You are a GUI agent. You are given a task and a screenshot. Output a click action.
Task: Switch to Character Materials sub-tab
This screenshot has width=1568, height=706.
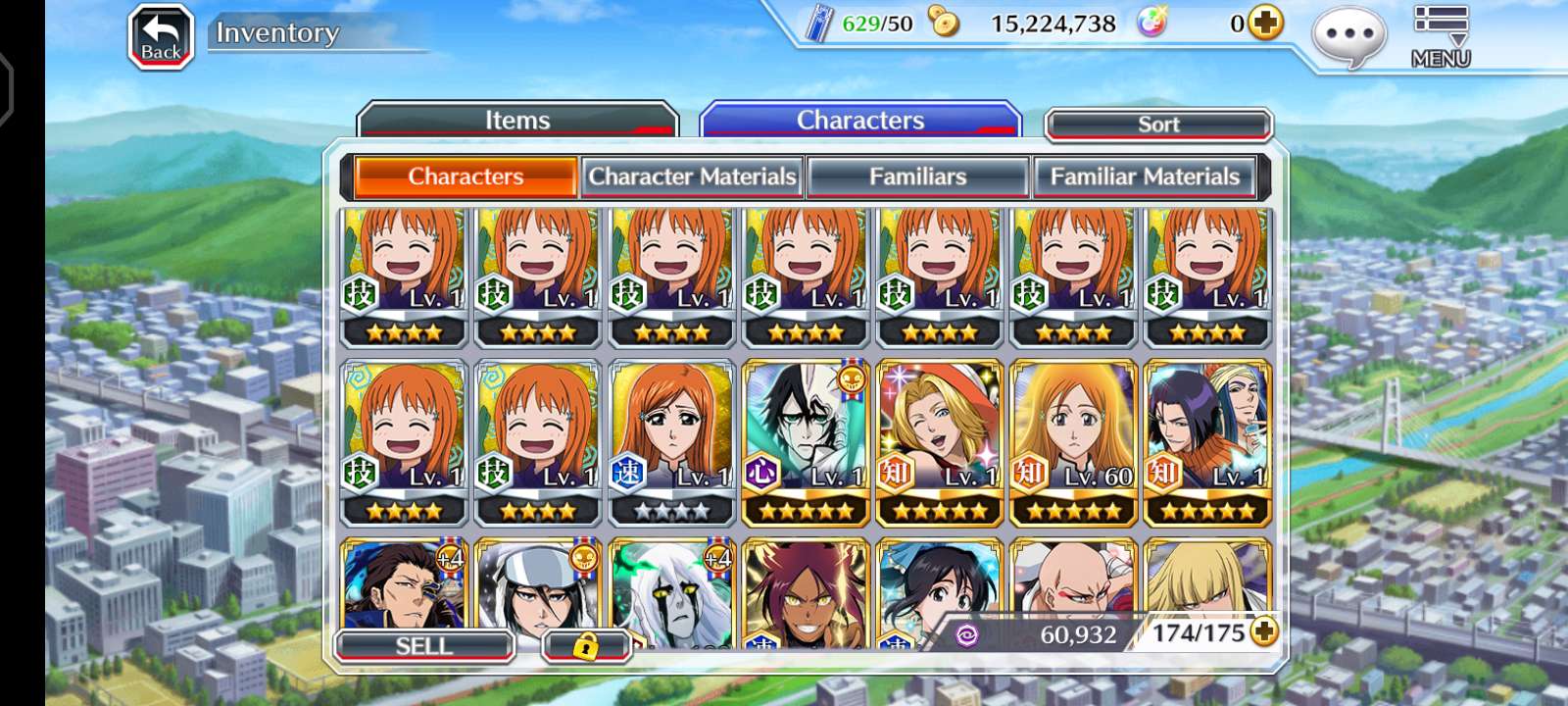[x=692, y=176]
